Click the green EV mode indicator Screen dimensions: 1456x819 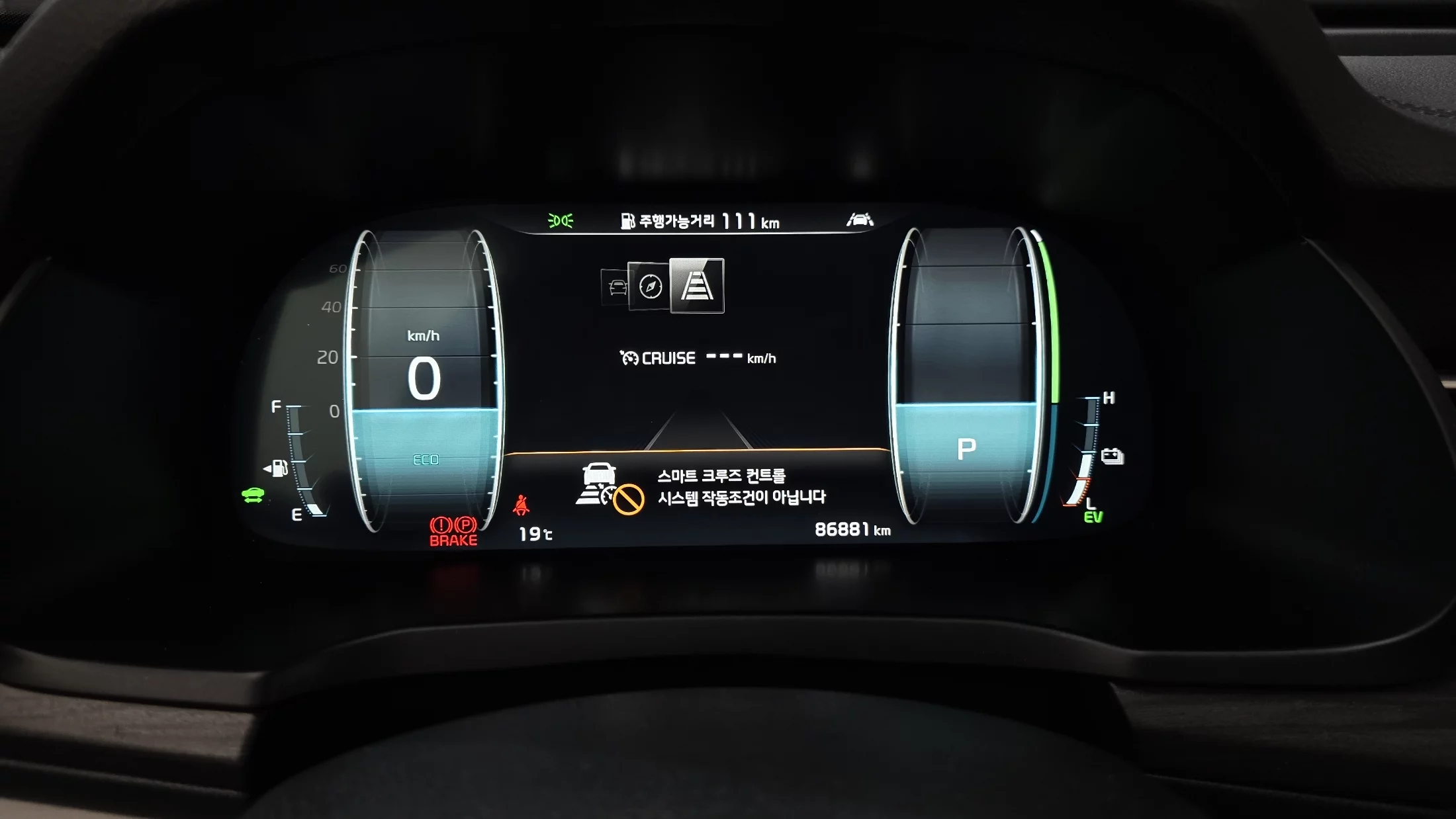point(1093,517)
